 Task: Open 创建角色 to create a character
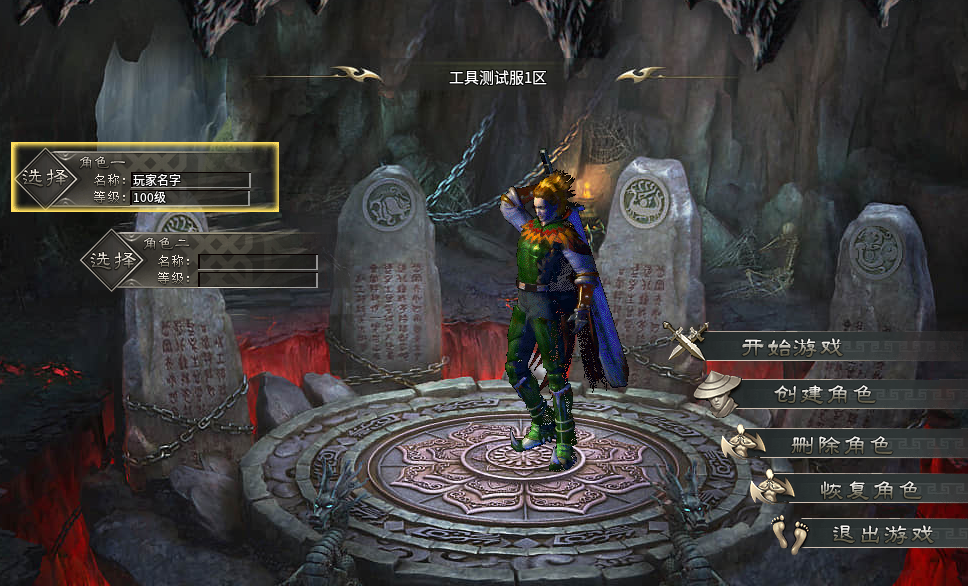click(824, 394)
